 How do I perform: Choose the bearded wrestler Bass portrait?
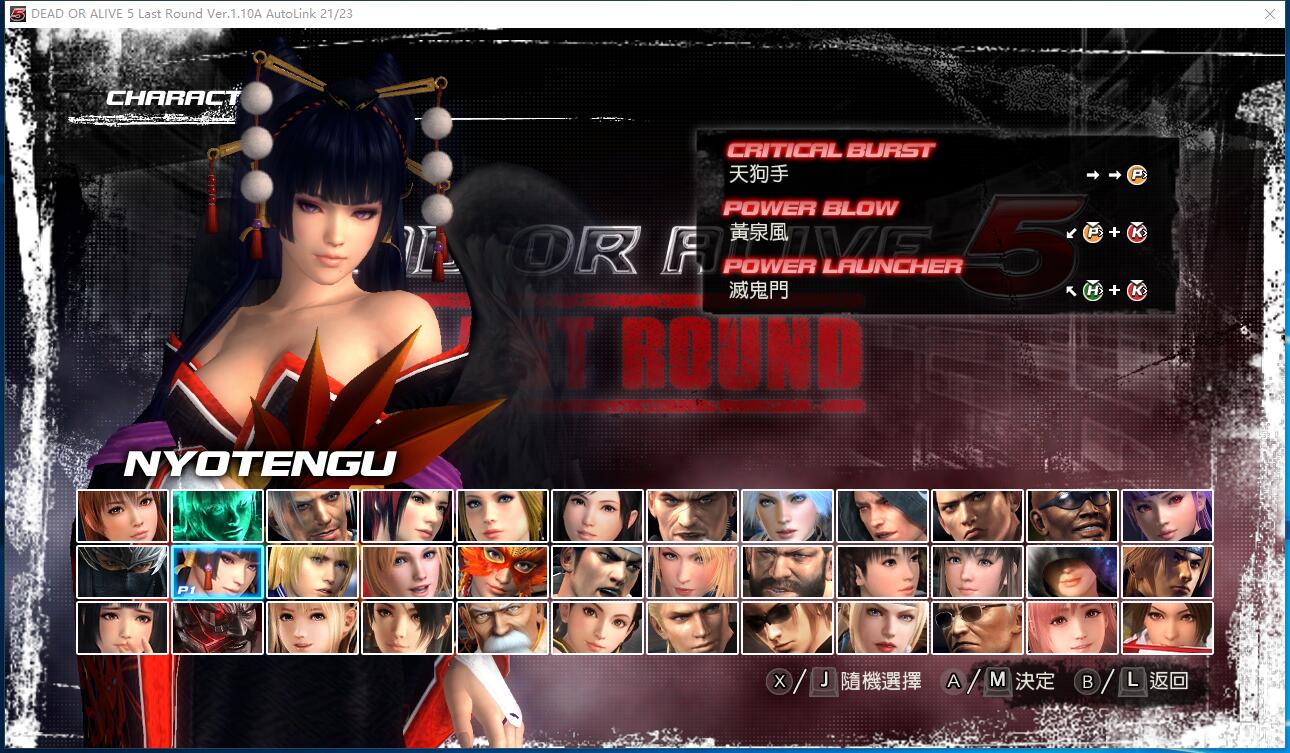tap(787, 571)
